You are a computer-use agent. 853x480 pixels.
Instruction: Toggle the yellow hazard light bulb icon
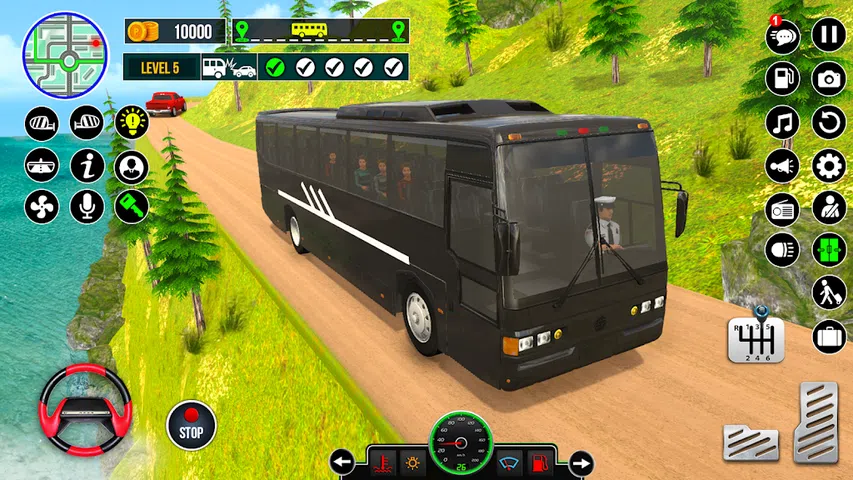click(x=131, y=122)
